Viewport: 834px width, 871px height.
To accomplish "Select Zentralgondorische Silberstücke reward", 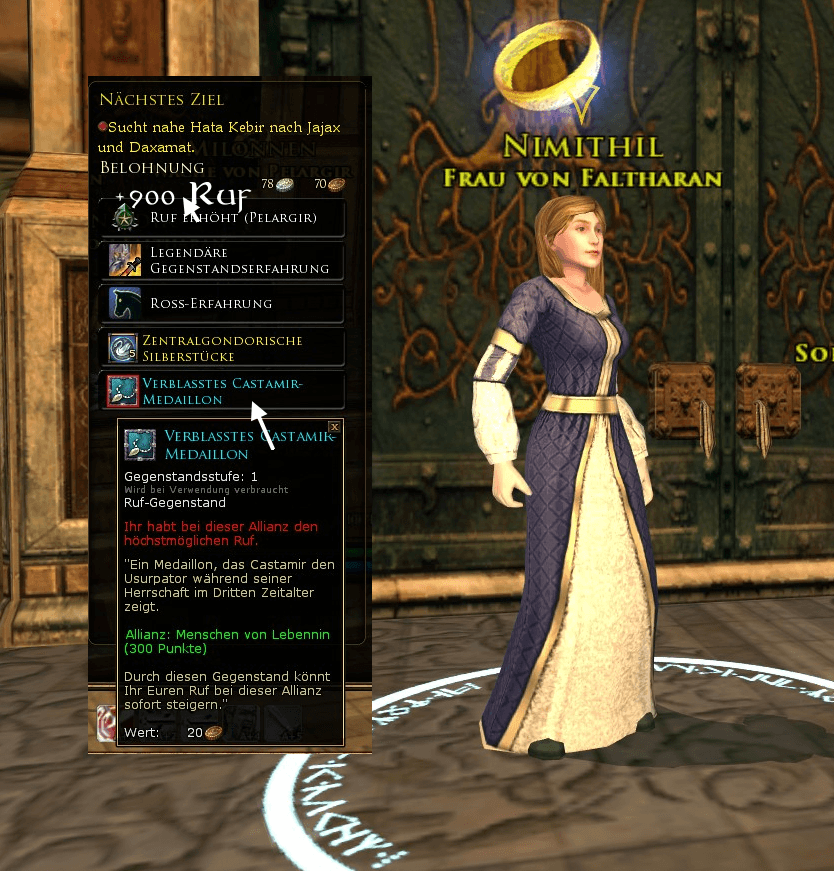I will click(x=223, y=348).
